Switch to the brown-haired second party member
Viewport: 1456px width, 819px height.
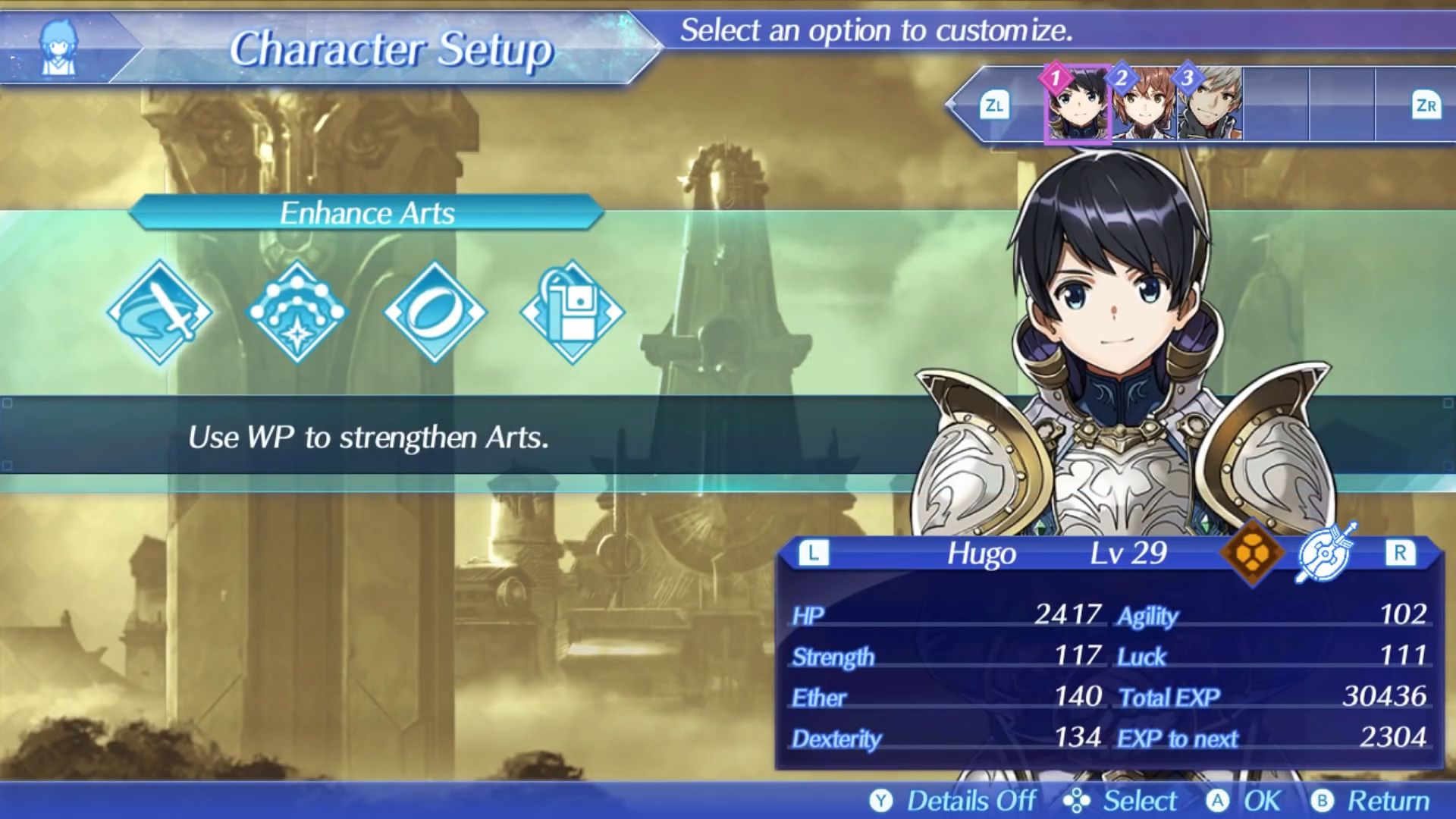1144,105
